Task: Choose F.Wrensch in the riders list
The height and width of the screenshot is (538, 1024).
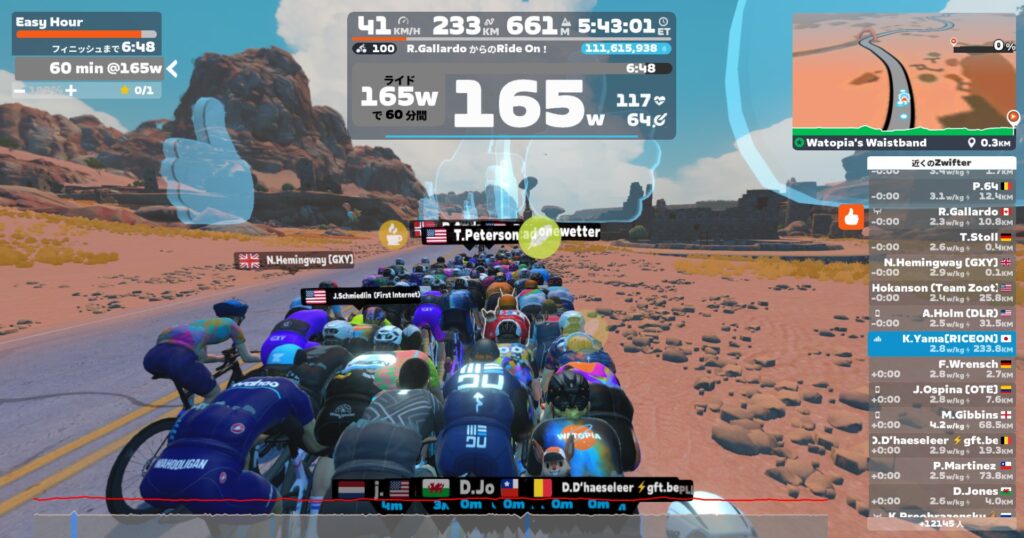Action: click(x=941, y=369)
